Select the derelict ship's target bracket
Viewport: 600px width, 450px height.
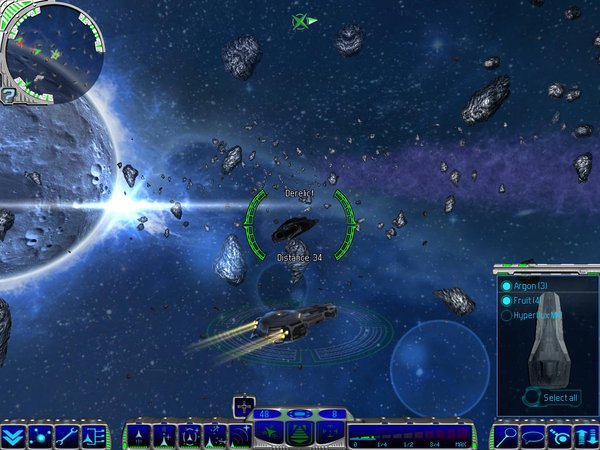click(299, 226)
